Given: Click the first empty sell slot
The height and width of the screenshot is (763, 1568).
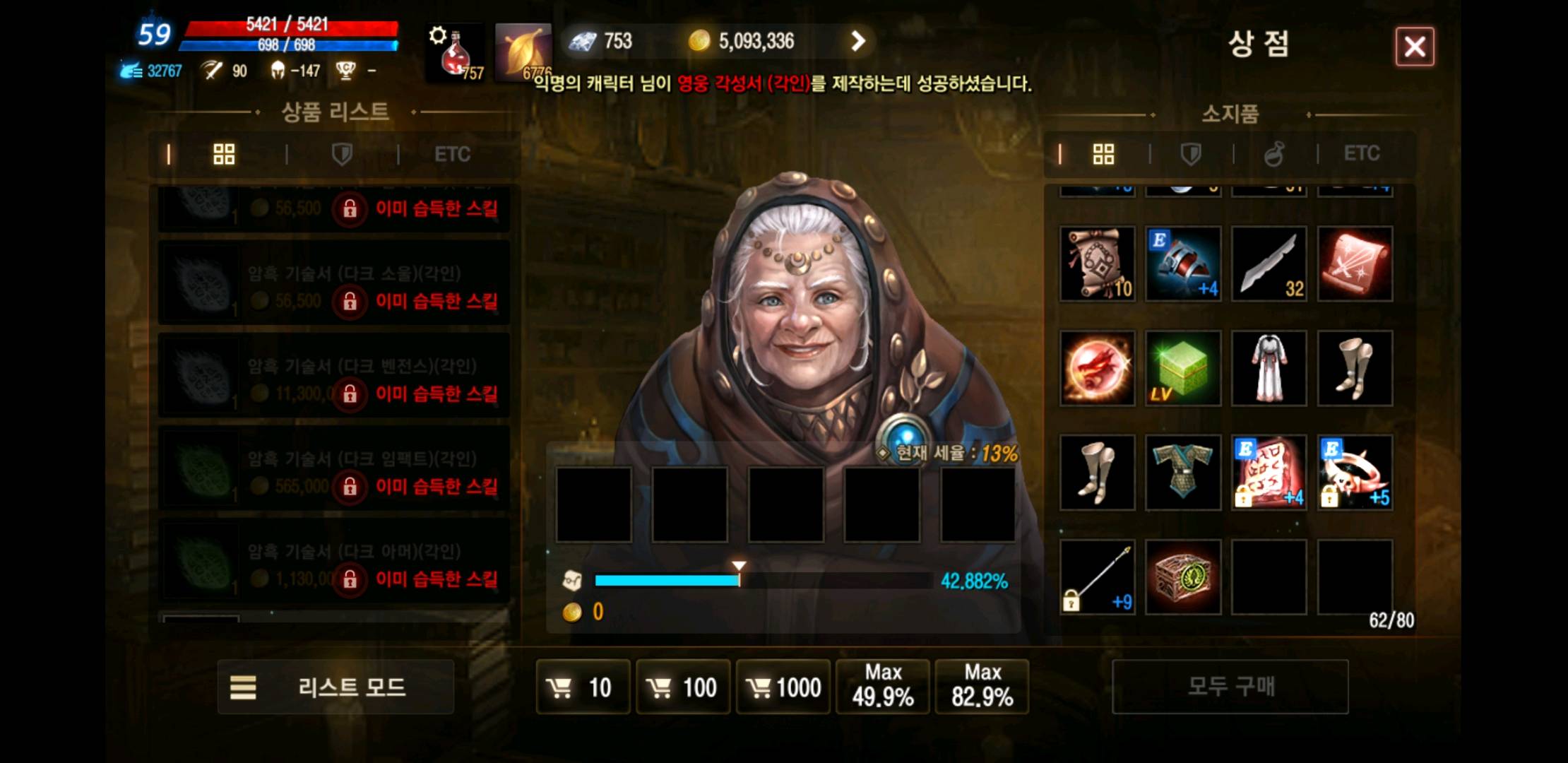Looking at the screenshot, I should pyautogui.click(x=595, y=504).
